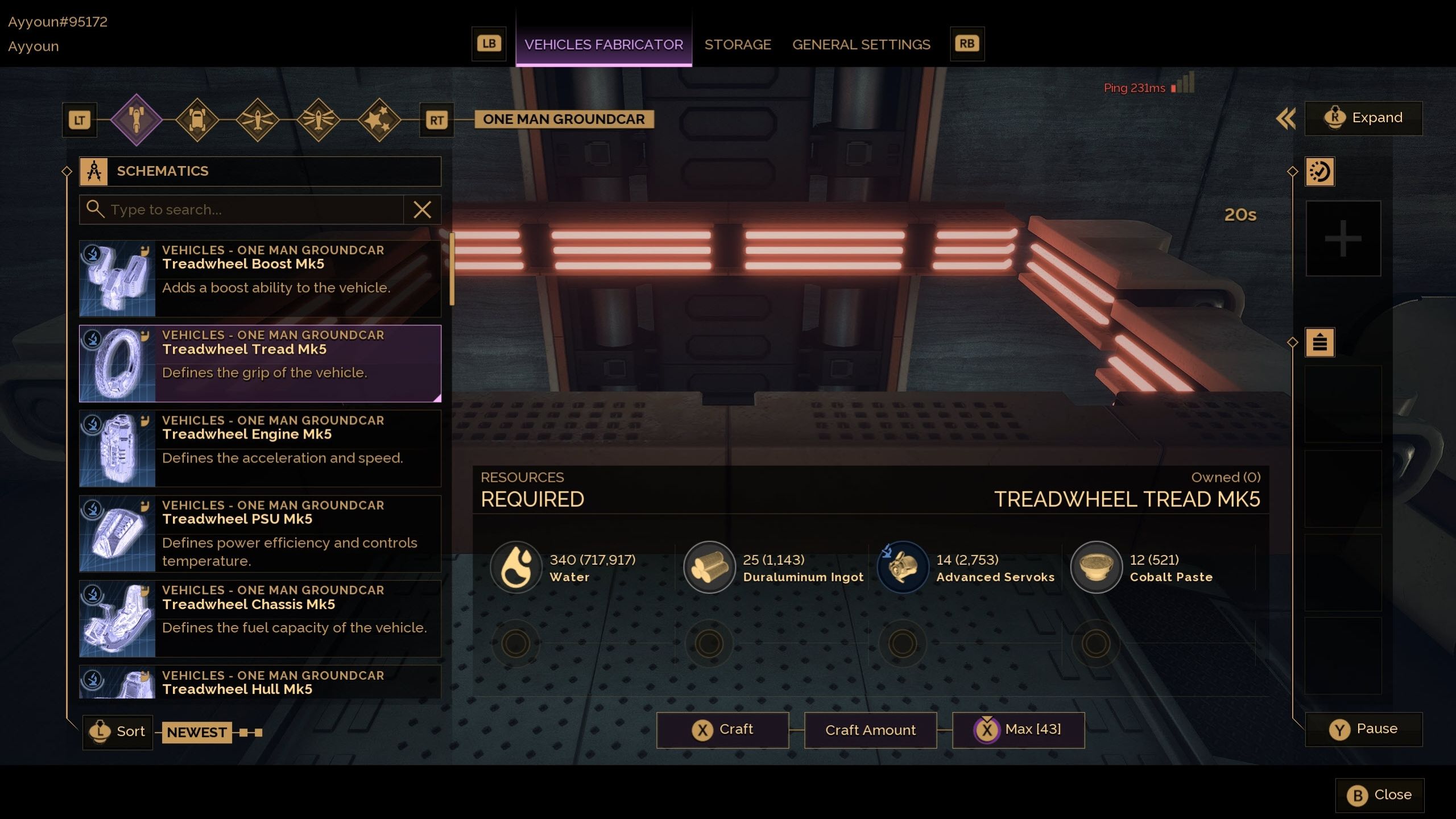Close the fabricator menu
The height and width of the screenshot is (819, 1456).
[x=1379, y=795]
